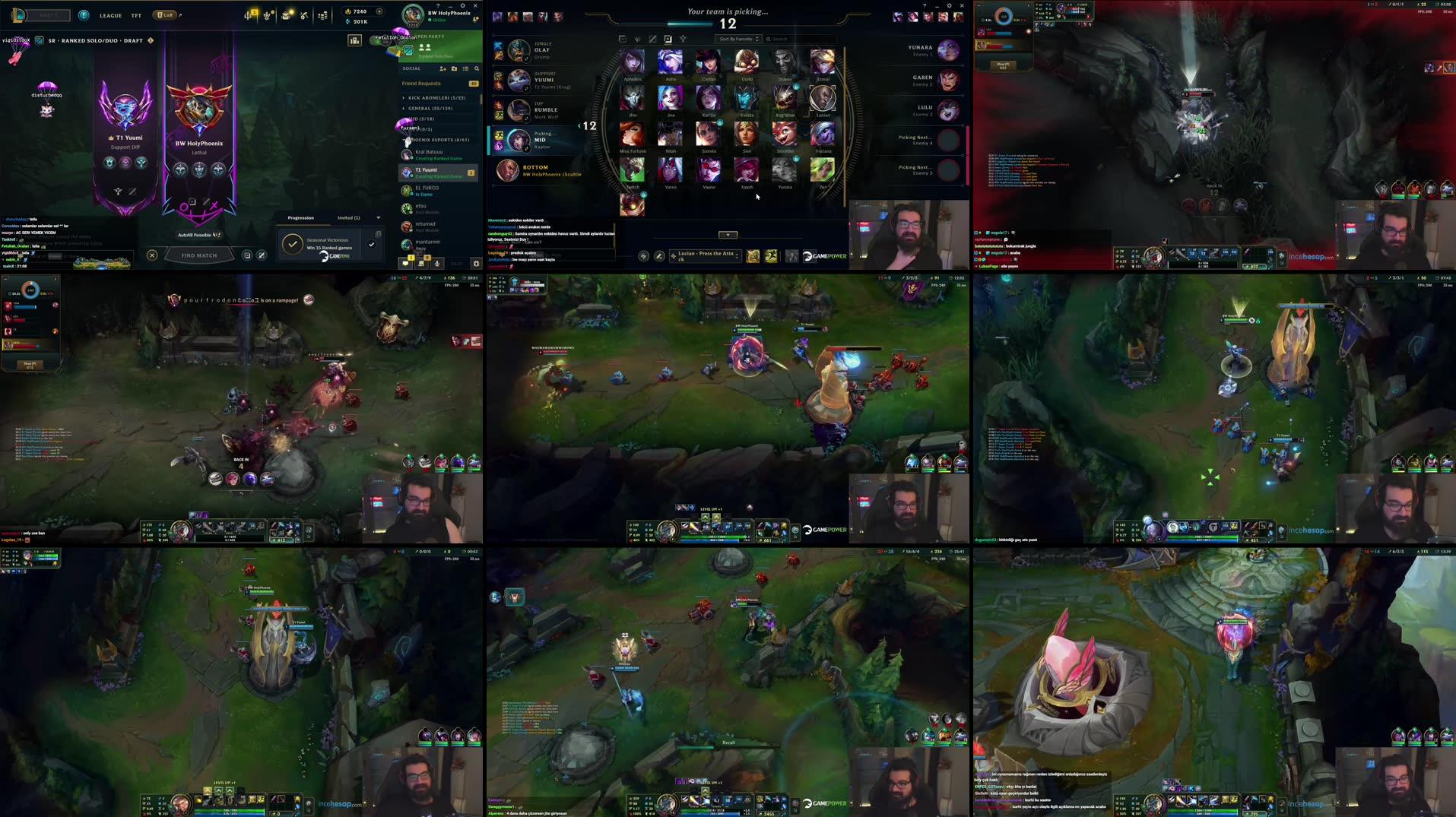Open the Sort By Favorite dropdown
Image resolution: width=1456 pixels, height=817 pixels.
(738, 39)
